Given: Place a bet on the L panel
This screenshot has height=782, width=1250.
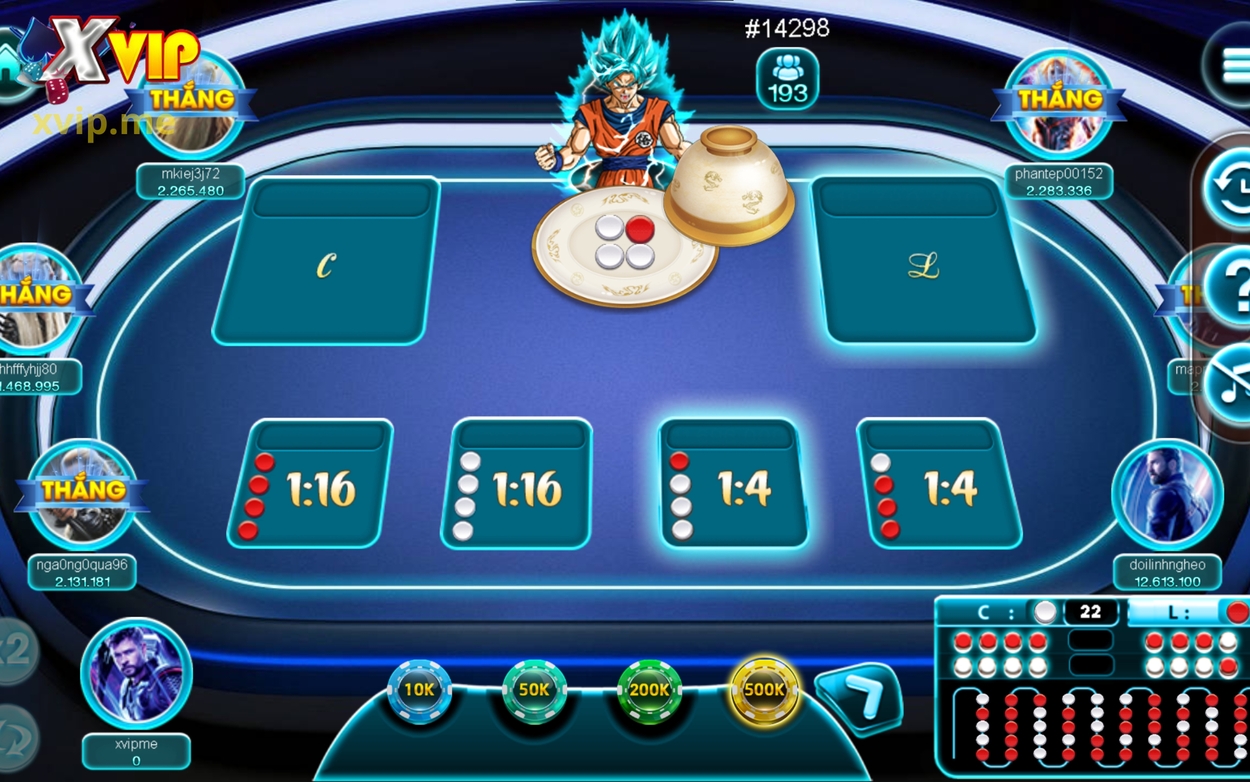Looking at the screenshot, I should (923, 265).
